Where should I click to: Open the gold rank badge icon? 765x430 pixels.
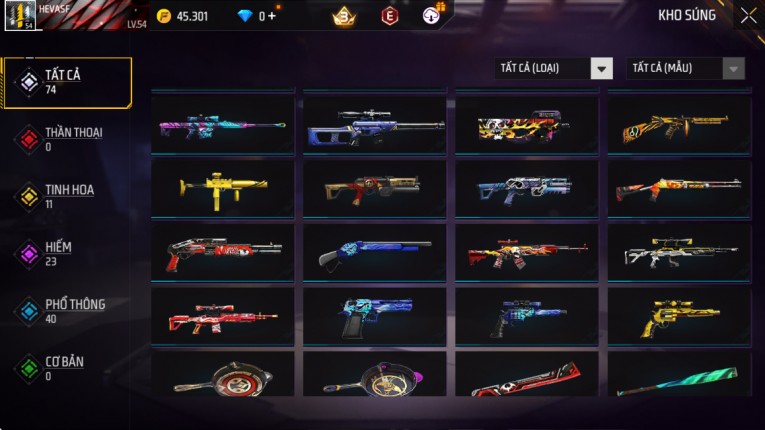[343, 16]
